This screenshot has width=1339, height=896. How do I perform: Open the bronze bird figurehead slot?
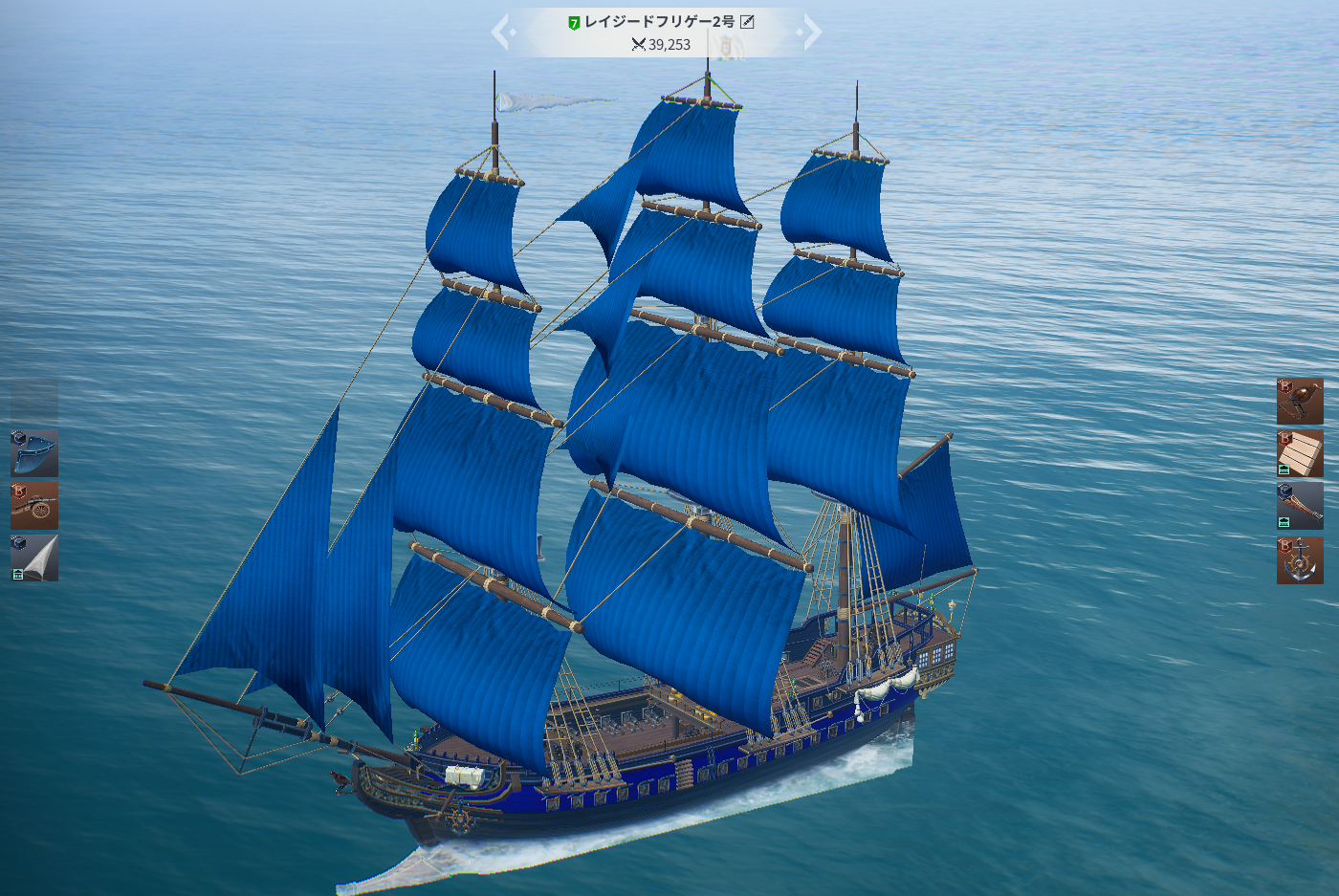[1300, 401]
